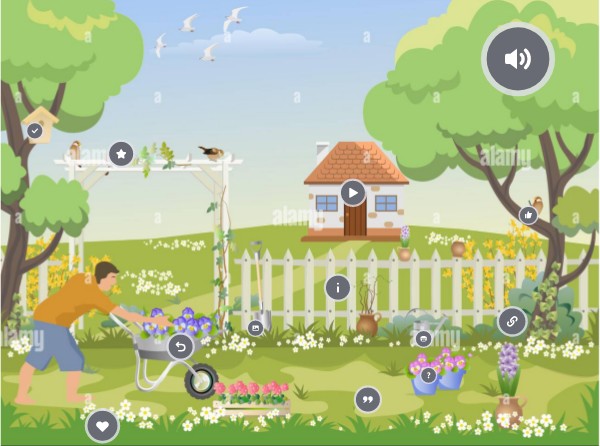Viewport: 600px width, 446px height.
Task: Click the undo arrow hotspot on the wheelbarrow
Action: tap(180, 347)
